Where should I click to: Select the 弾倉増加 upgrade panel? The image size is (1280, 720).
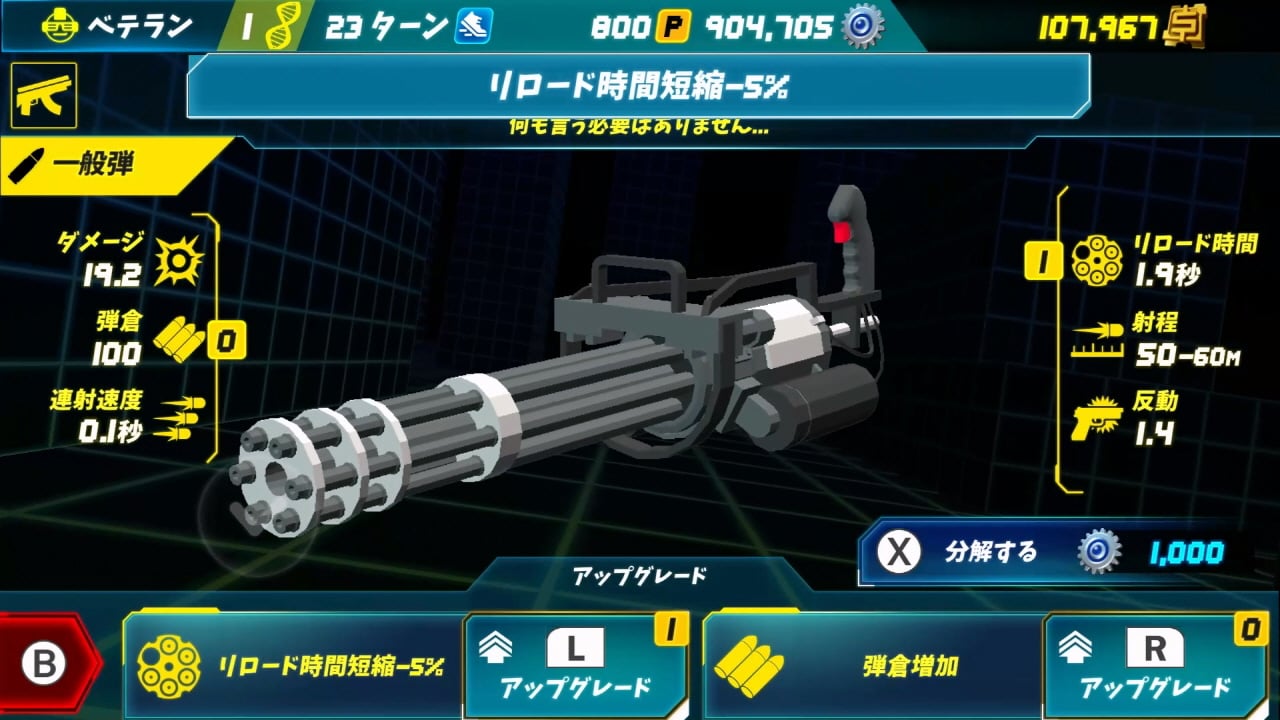(x=874, y=665)
